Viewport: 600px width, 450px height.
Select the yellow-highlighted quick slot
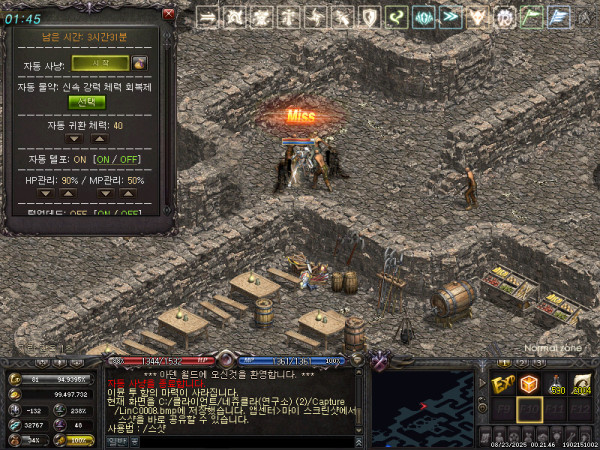click(529, 411)
